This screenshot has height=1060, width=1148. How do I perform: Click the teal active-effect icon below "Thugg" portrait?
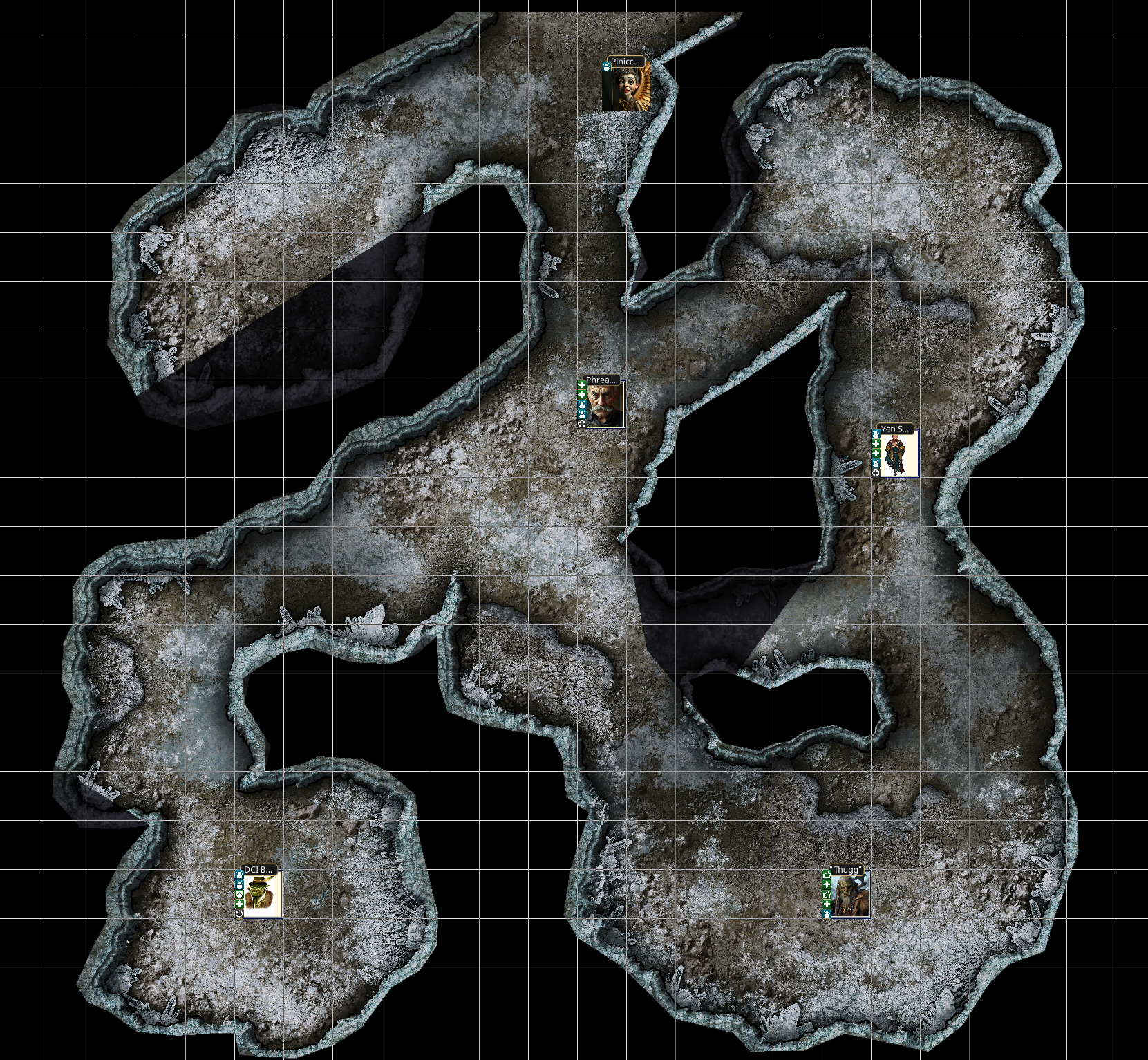click(x=827, y=913)
